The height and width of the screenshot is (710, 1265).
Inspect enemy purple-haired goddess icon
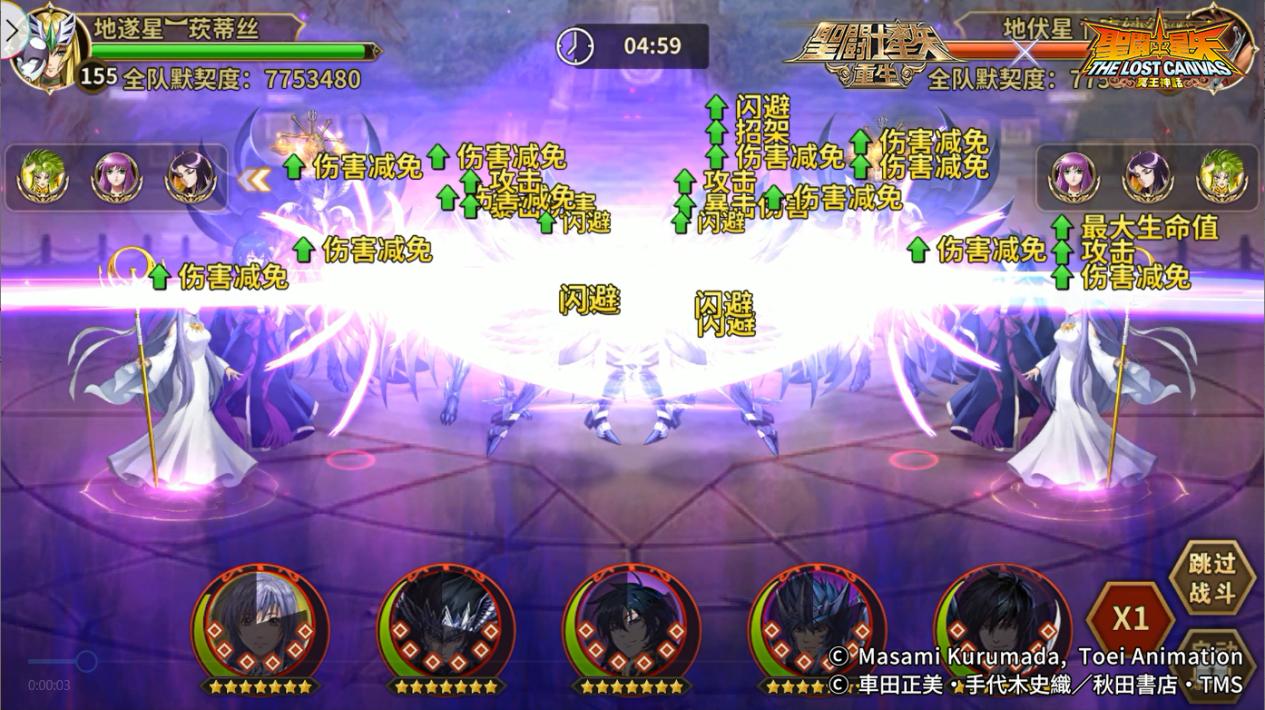1072,177
